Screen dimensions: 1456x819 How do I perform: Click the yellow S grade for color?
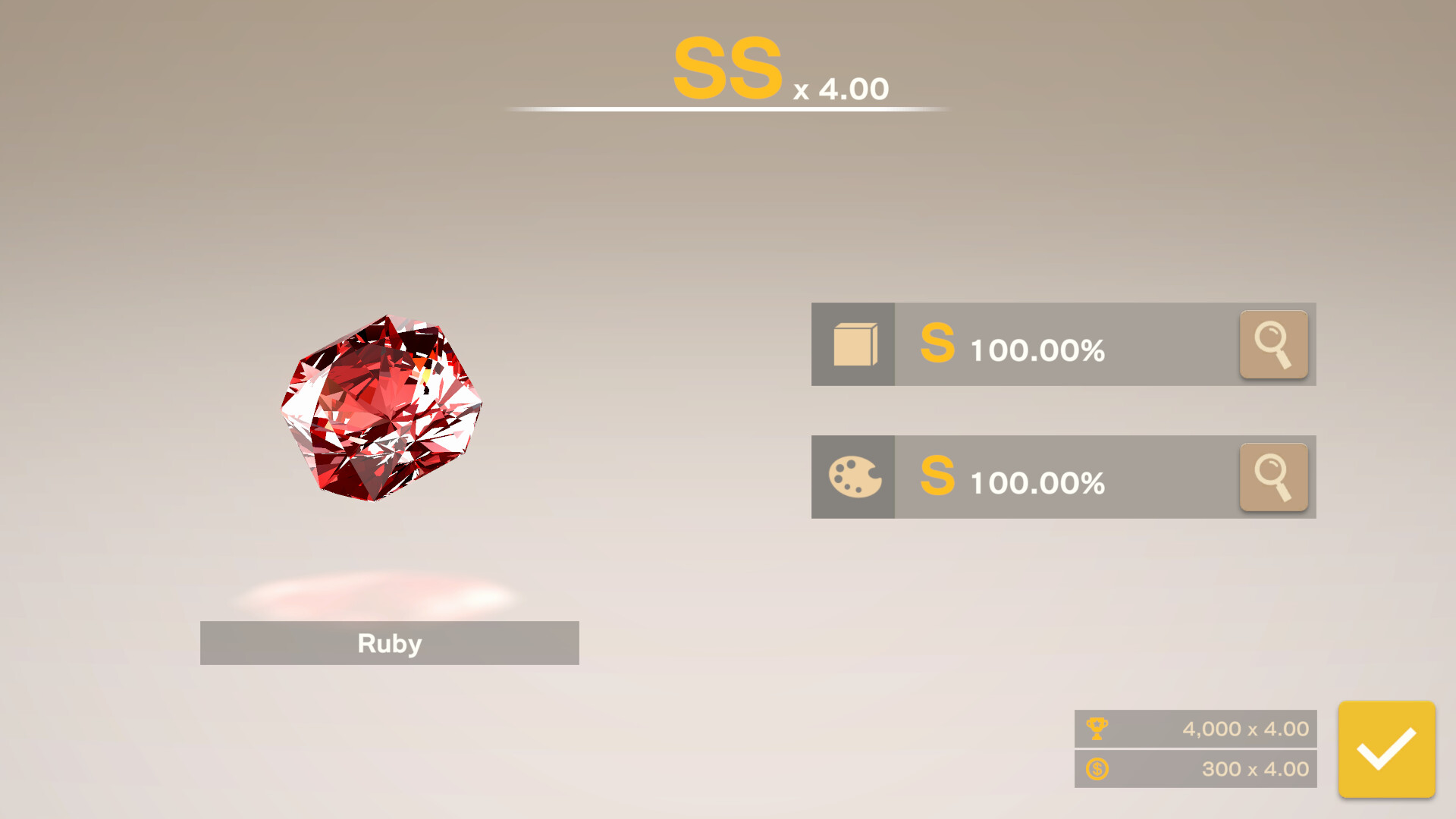[937, 480]
